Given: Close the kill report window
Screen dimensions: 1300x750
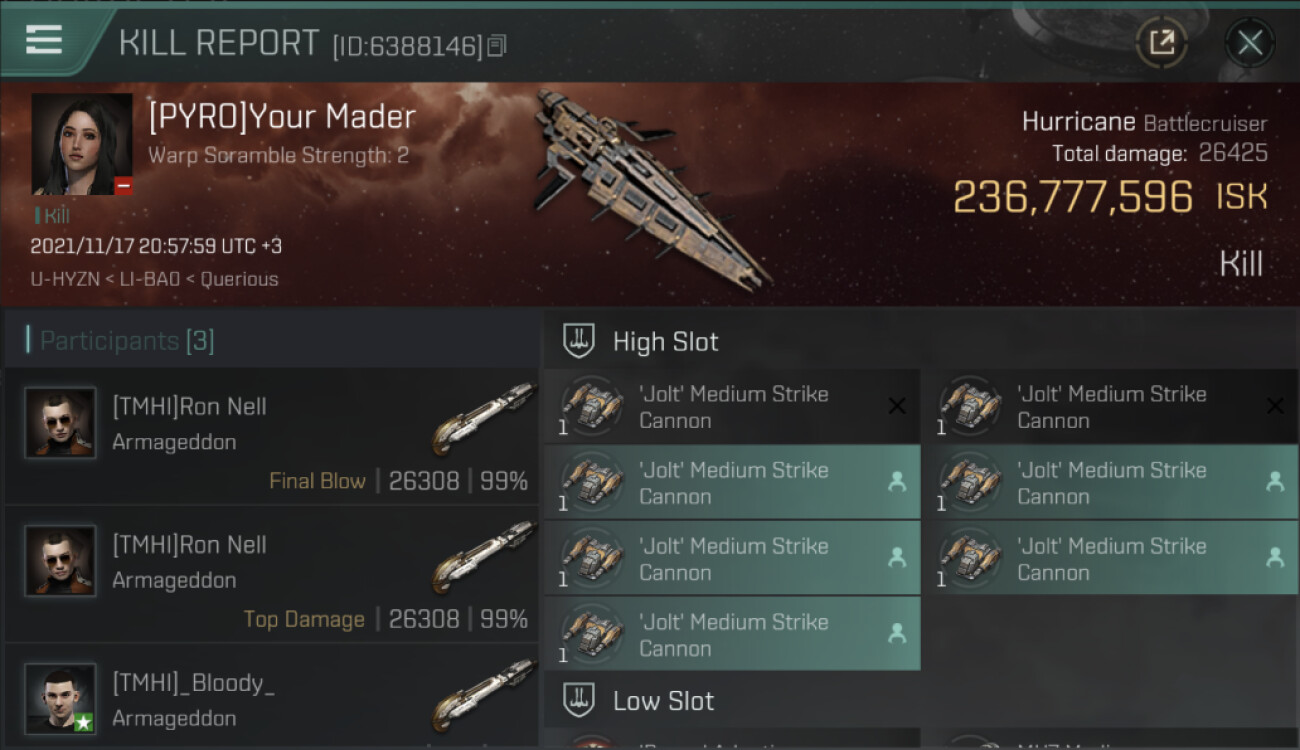Looking at the screenshot, I should 1249,42.
